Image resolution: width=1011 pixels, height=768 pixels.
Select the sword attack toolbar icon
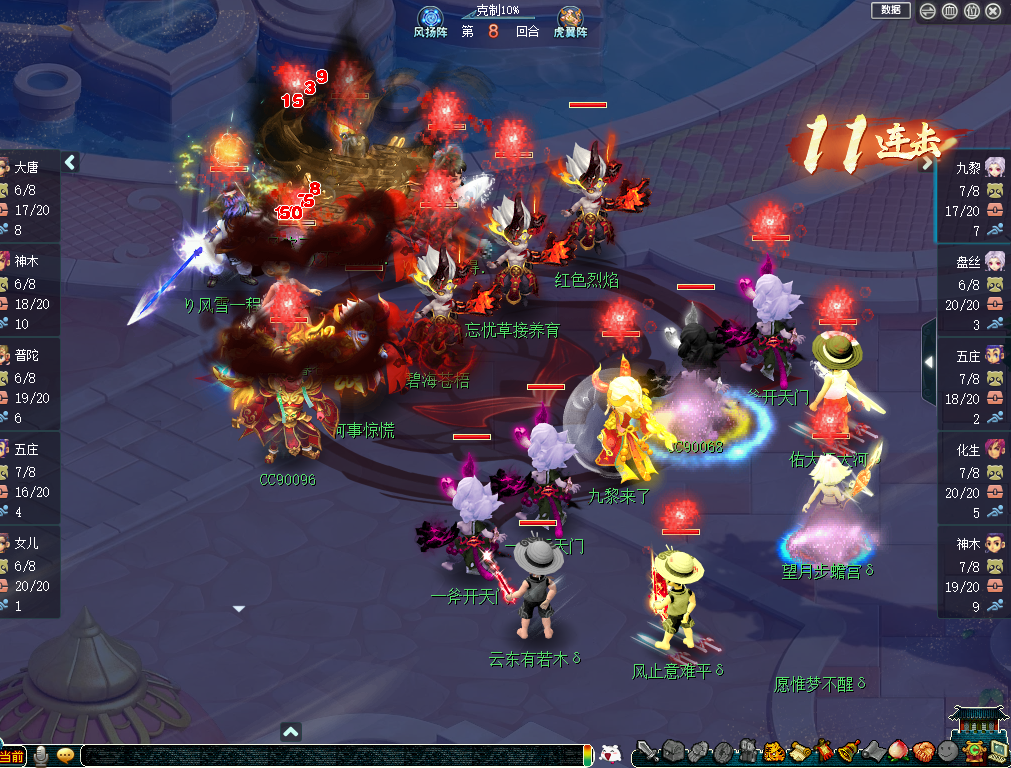point(647,752)
